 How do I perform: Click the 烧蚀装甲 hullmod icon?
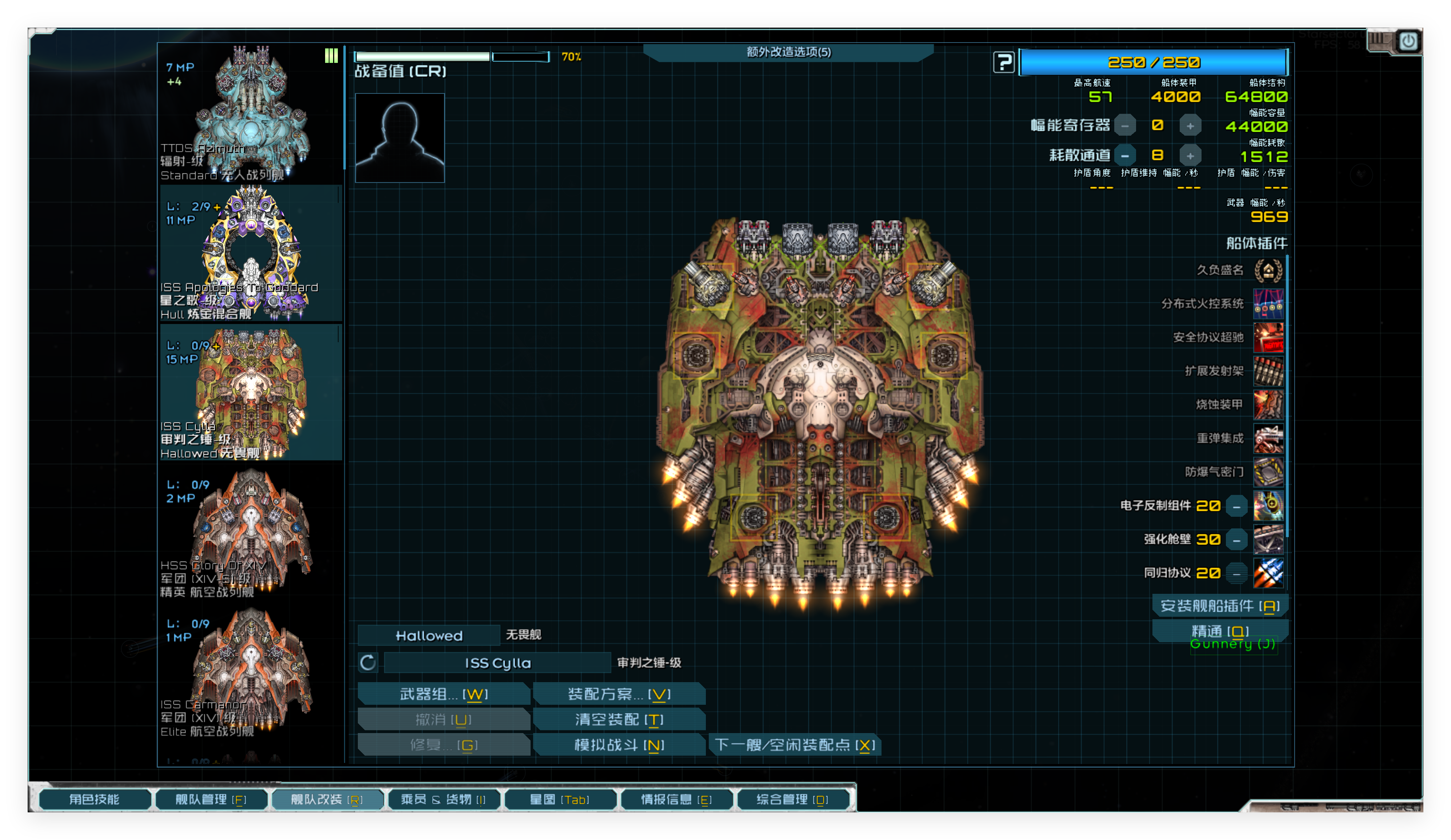click(x=1269, y=404)
